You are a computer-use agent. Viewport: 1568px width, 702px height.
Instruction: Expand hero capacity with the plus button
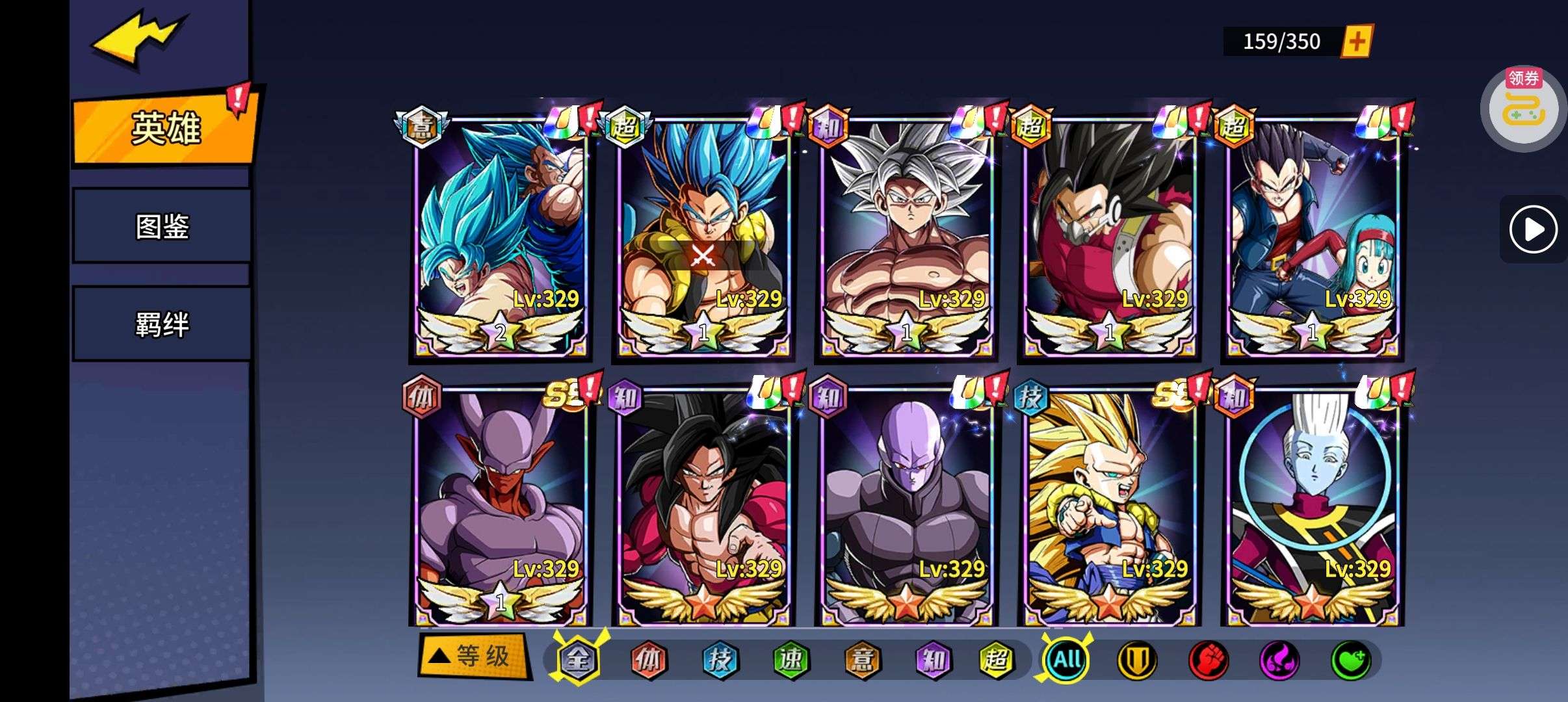[x=1357, y=42]
